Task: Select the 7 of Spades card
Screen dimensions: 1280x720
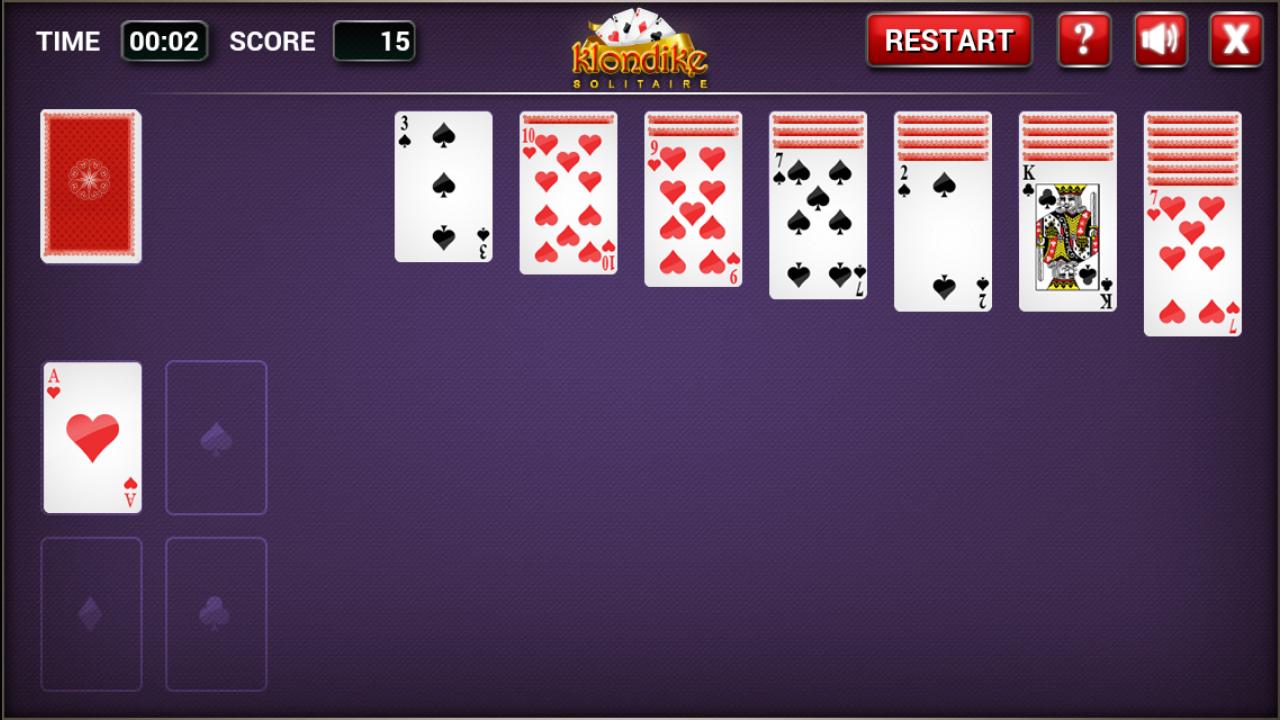Action: [817, 225]
